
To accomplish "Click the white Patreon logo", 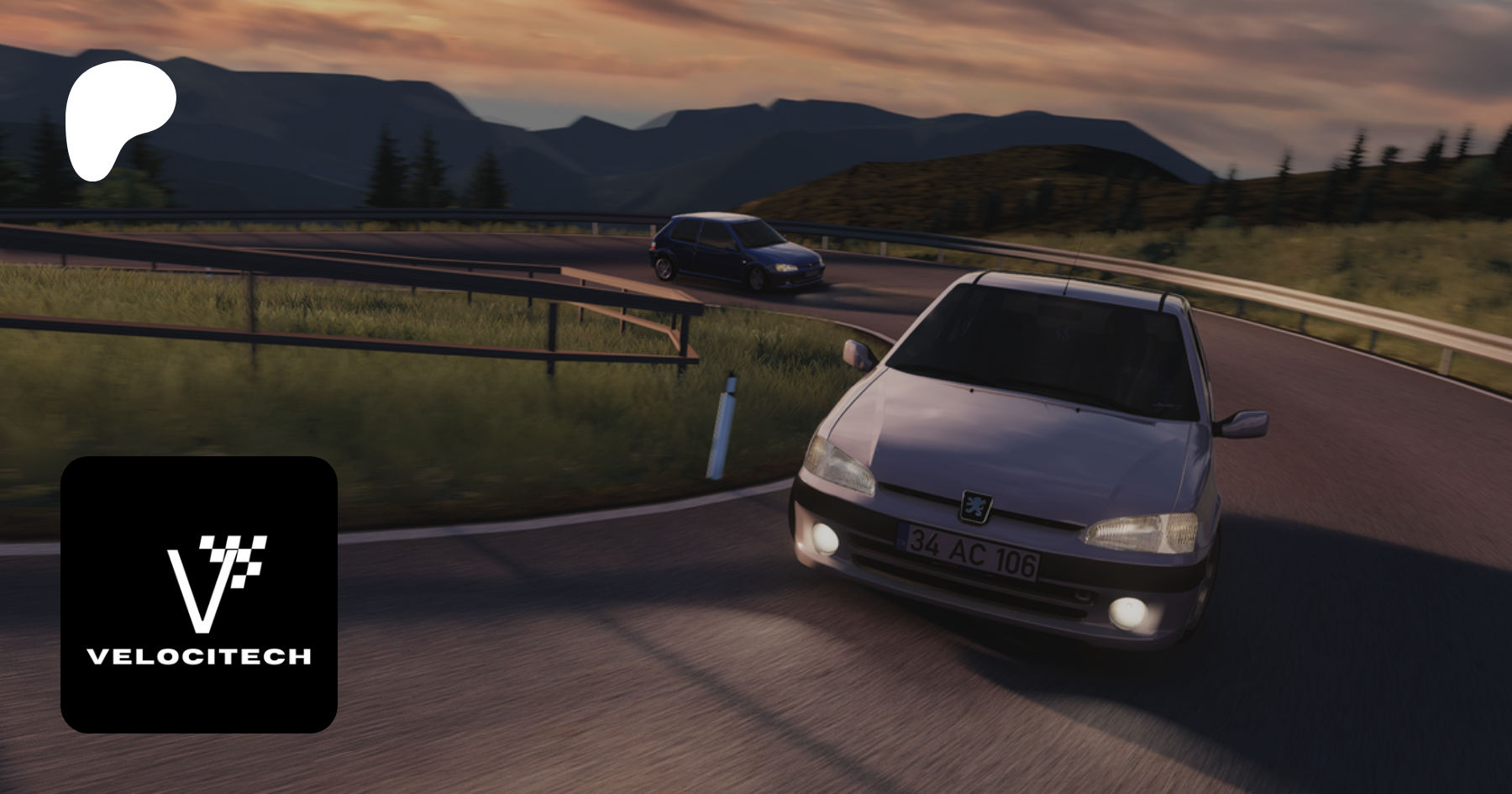I will pos(118,118).
